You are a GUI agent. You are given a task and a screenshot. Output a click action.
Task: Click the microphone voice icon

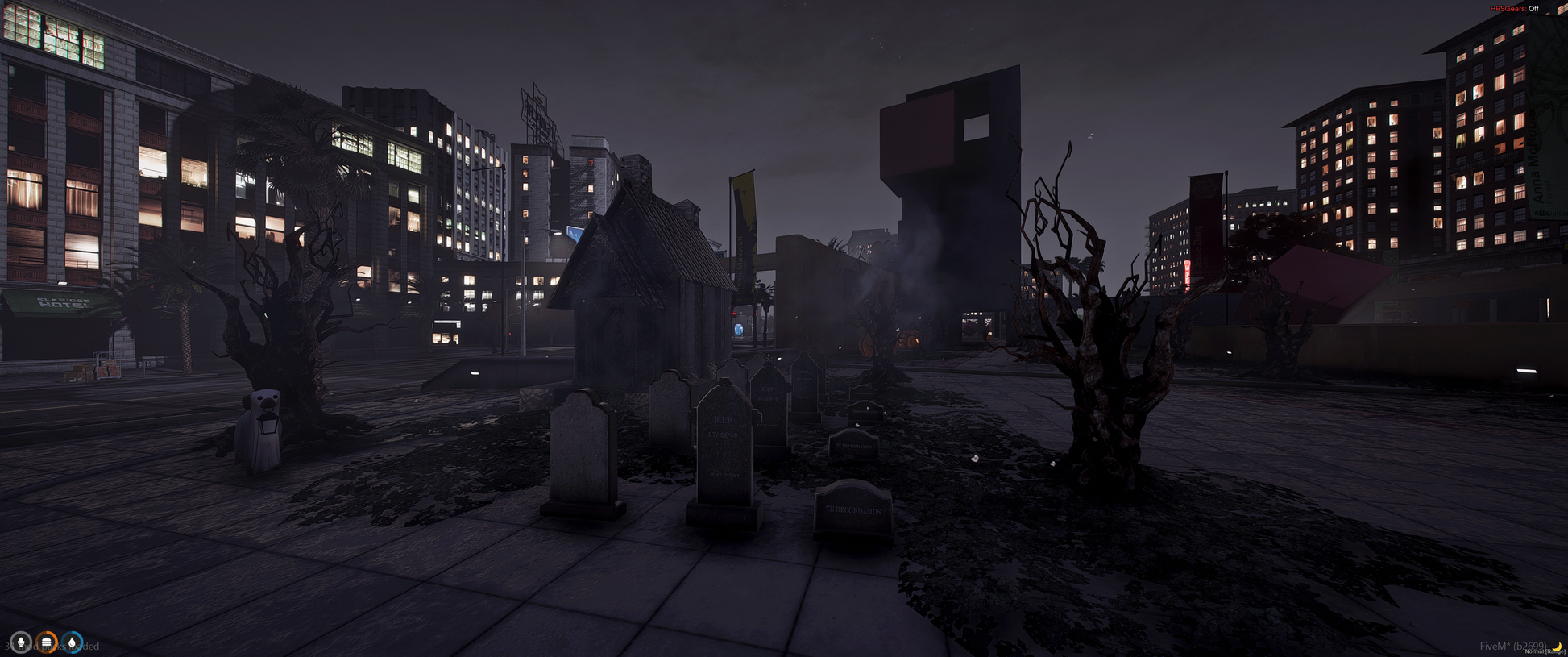21,642
